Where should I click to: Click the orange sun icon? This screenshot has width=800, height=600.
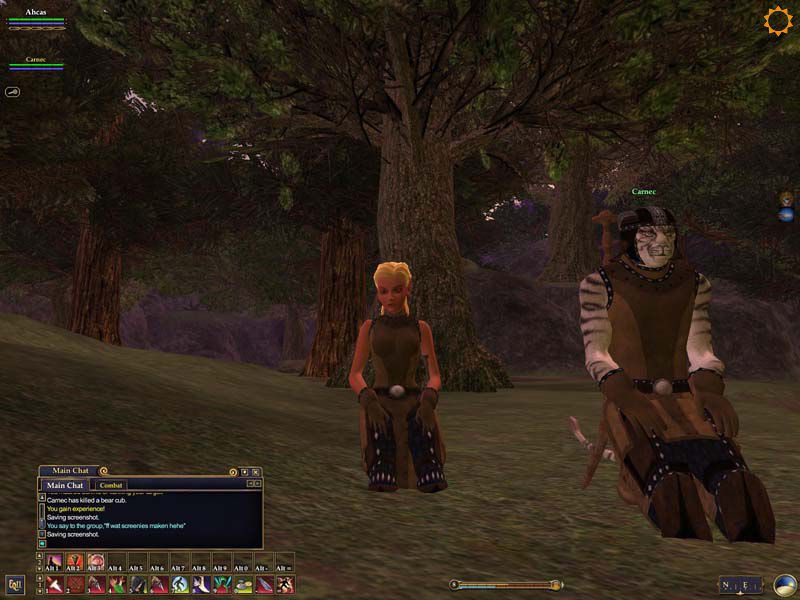coord(777,21)
